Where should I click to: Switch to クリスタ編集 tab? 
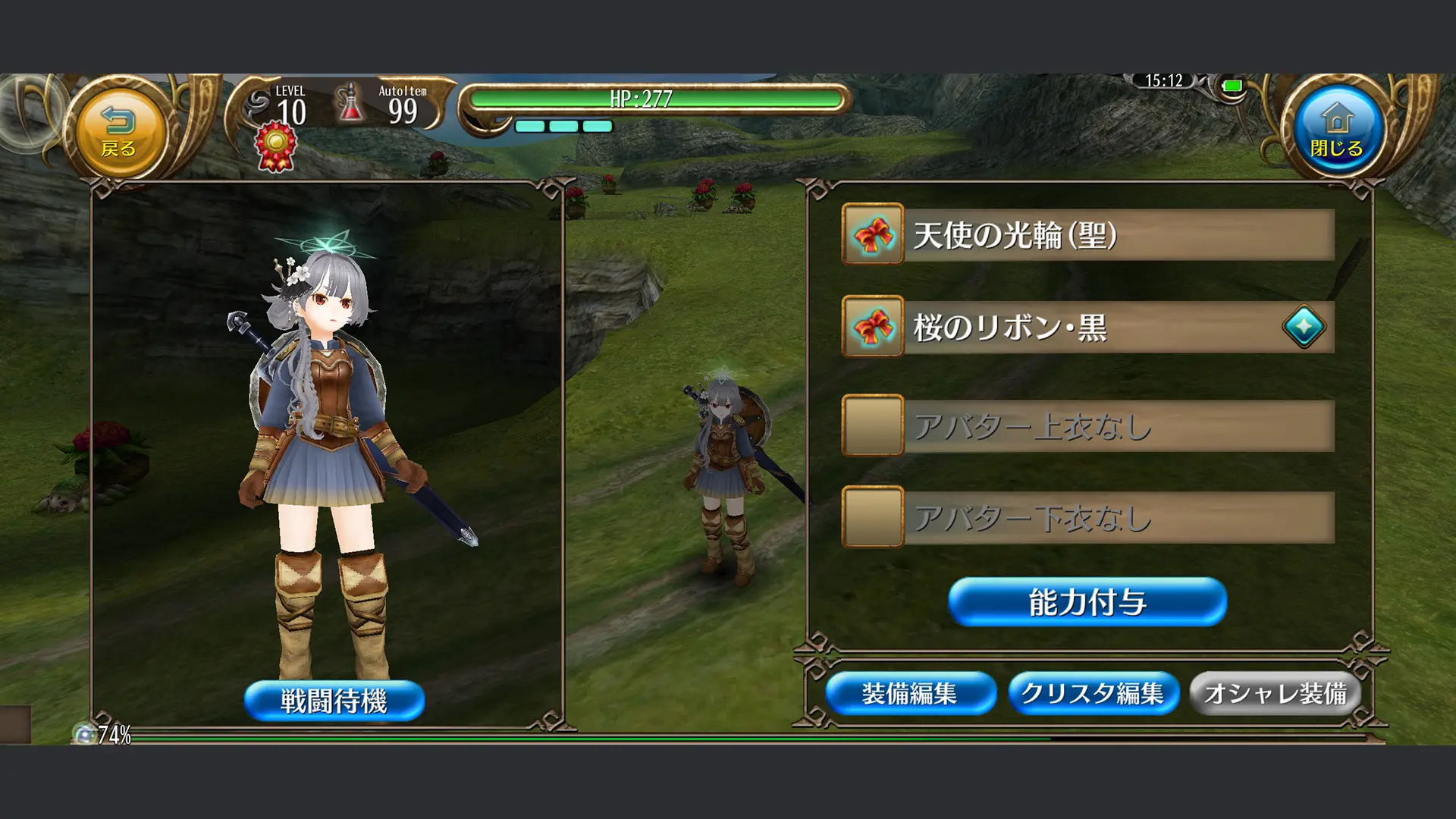click(1094, 692)
